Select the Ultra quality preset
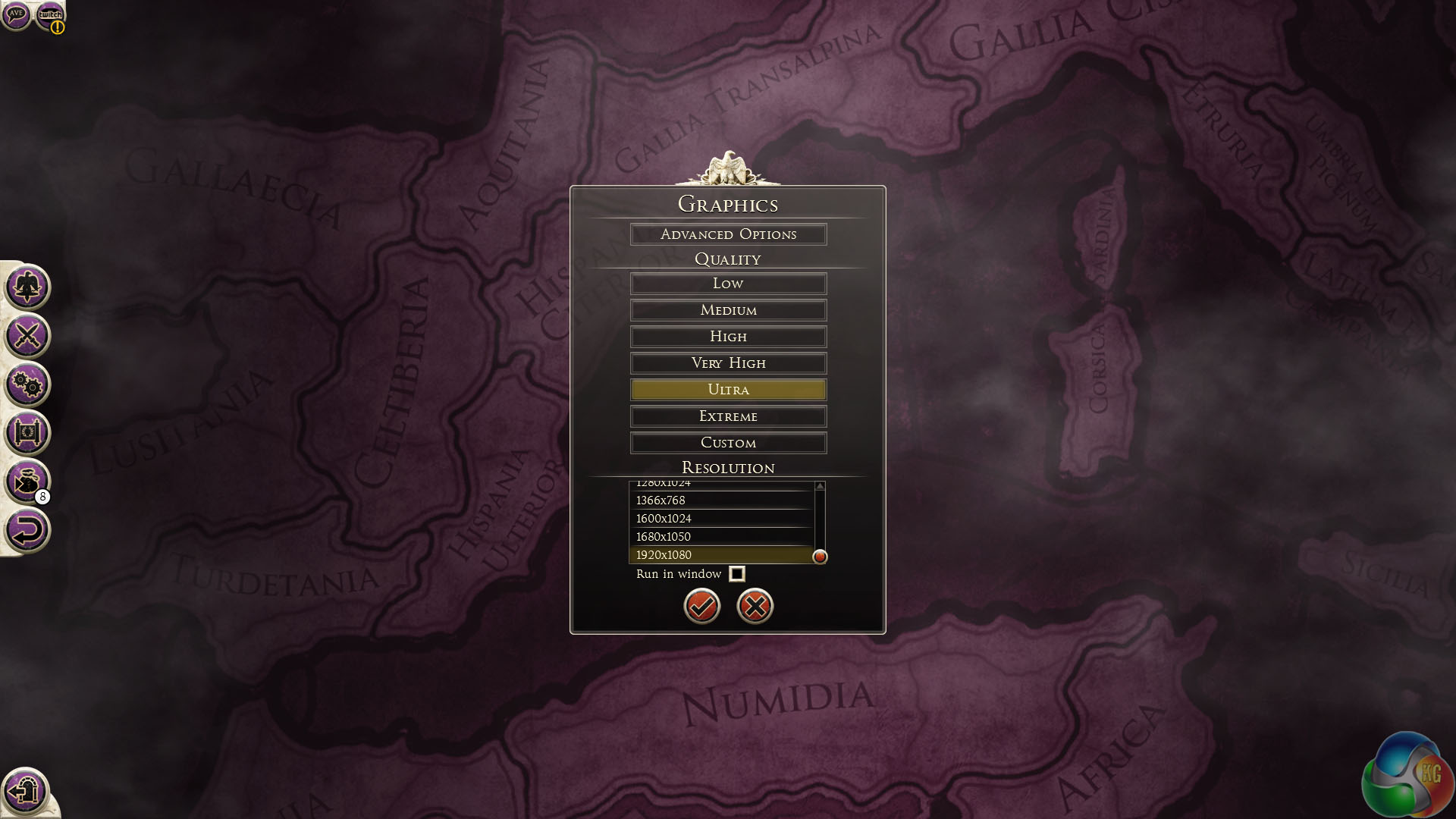1456x819 pixels. pos(728,390)
